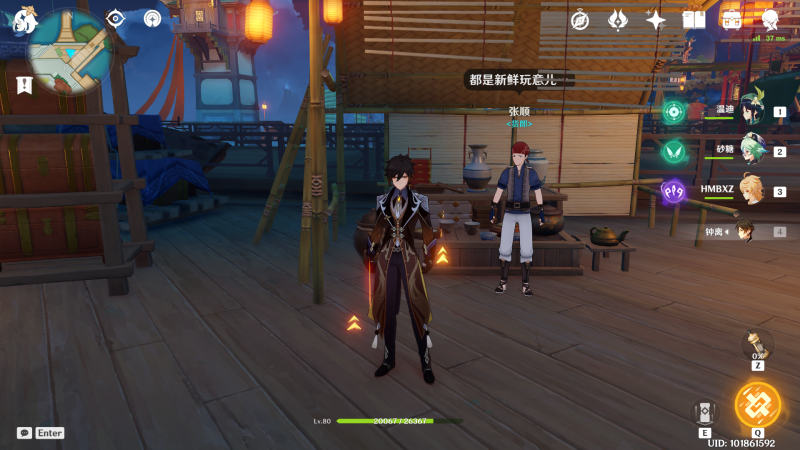The width and height of the screenshot is (800, 450).
Task: Switch to party member HMBXZ
Action: click(x=752, y=191)
